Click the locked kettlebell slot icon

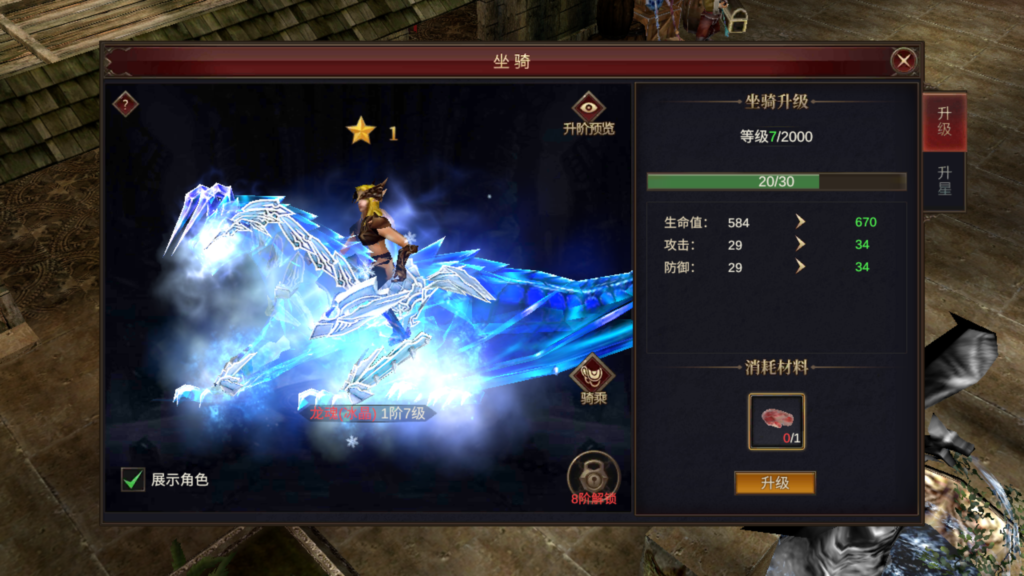pos(593,476)
